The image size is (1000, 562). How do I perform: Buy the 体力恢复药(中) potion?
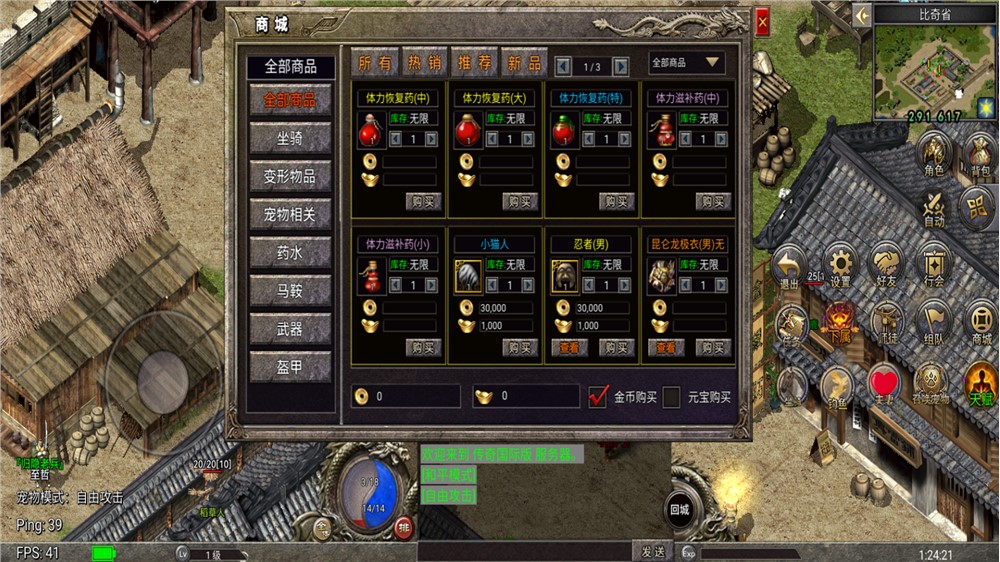(424, 202)
